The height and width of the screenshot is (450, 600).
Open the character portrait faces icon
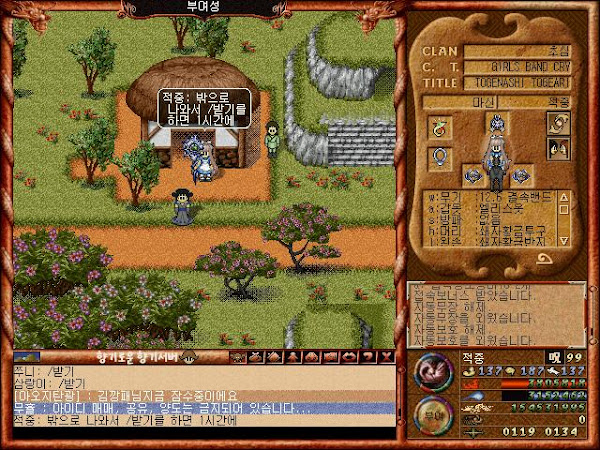click(556, 151)
